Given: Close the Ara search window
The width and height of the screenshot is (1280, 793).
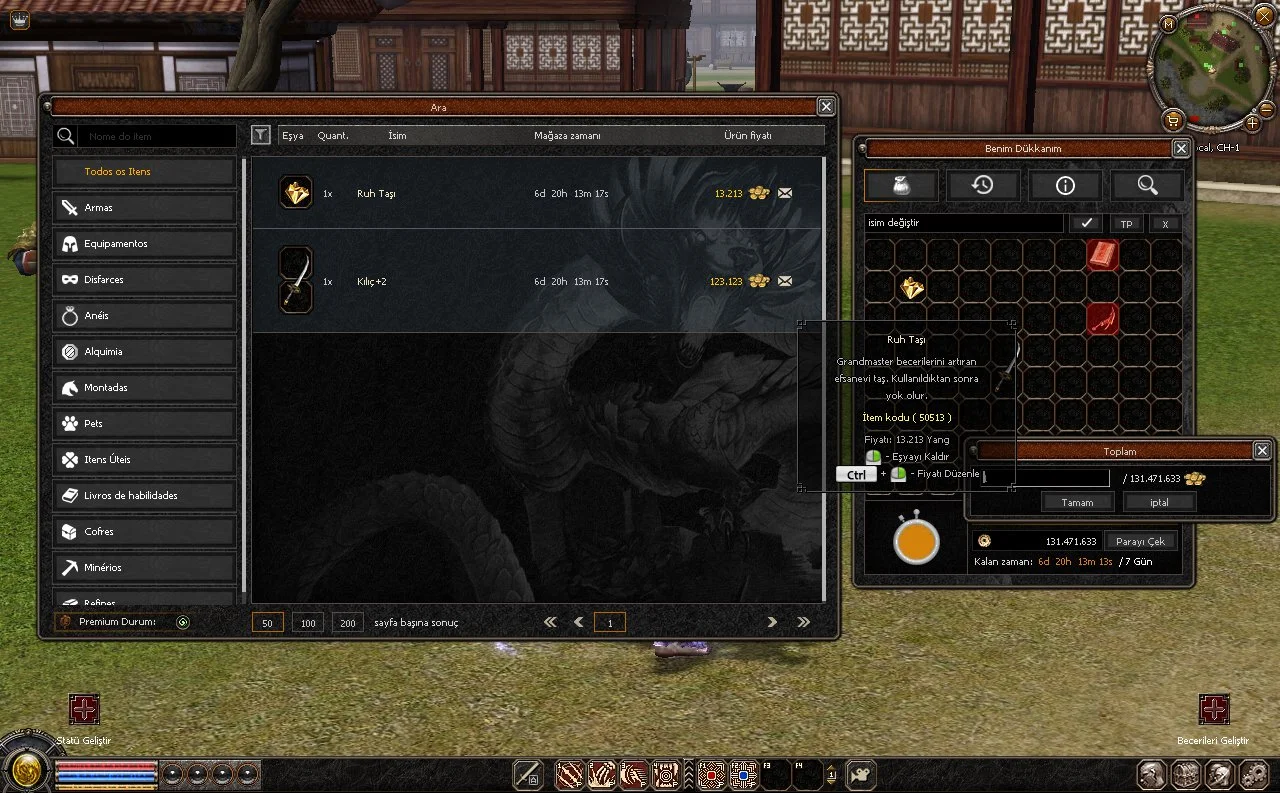Looking at the screenshot, I should [826, 107].
